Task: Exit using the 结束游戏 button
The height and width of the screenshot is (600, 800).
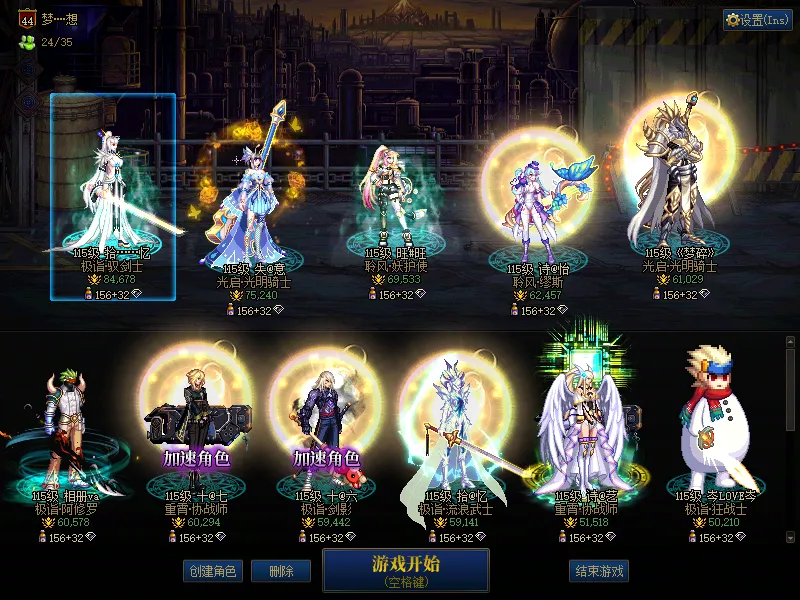Action: (598, 571)
